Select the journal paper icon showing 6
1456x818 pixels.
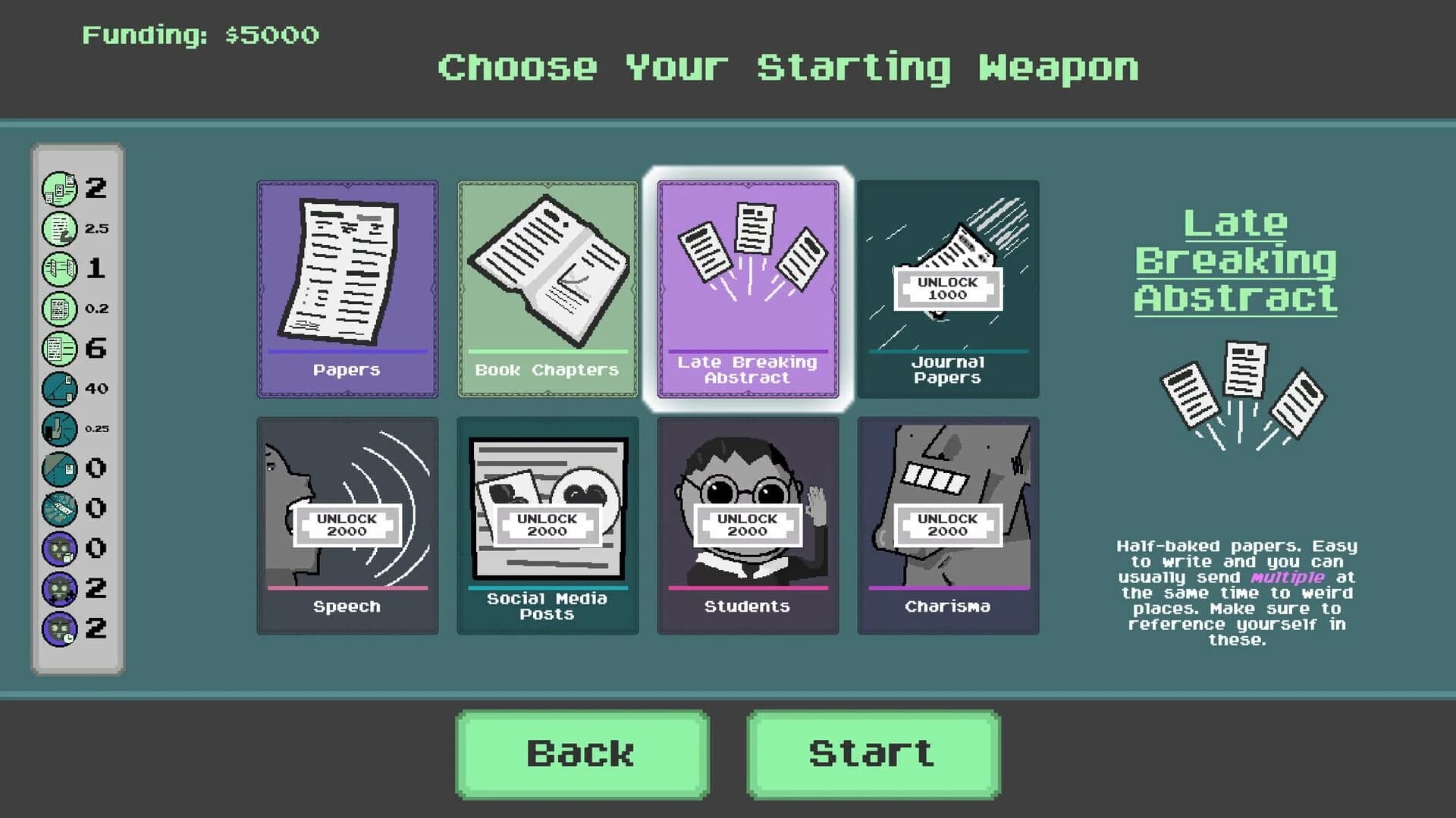(59, 349)
